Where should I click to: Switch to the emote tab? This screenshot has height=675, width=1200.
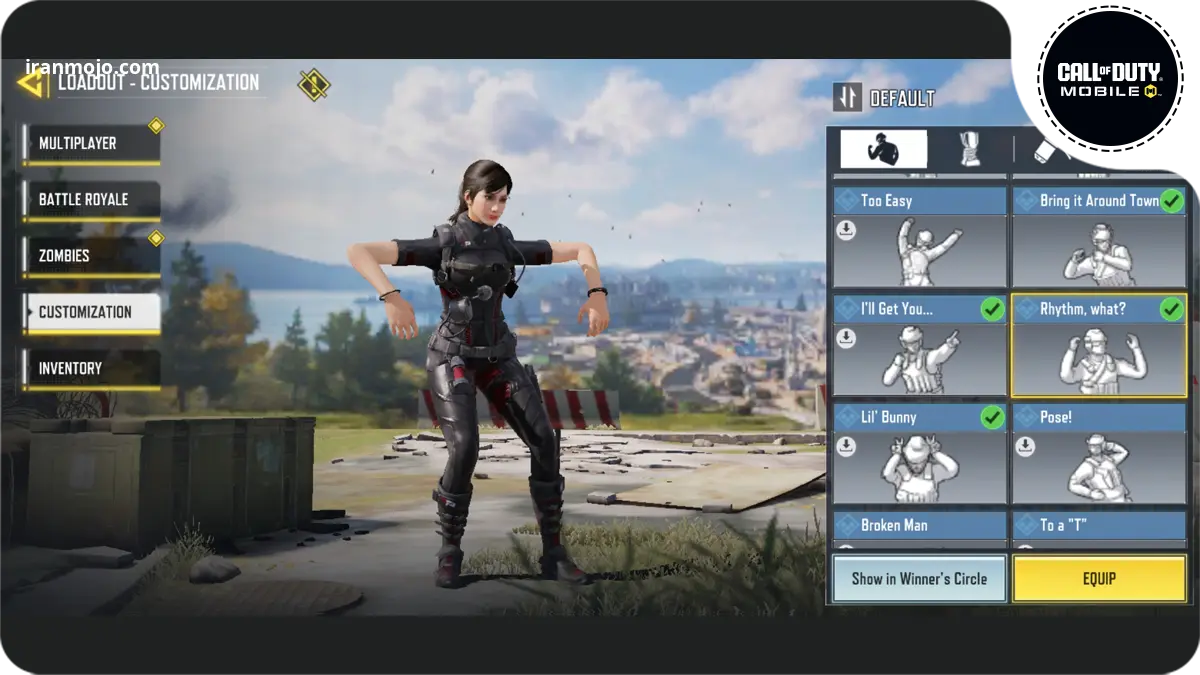click(882, 149)
